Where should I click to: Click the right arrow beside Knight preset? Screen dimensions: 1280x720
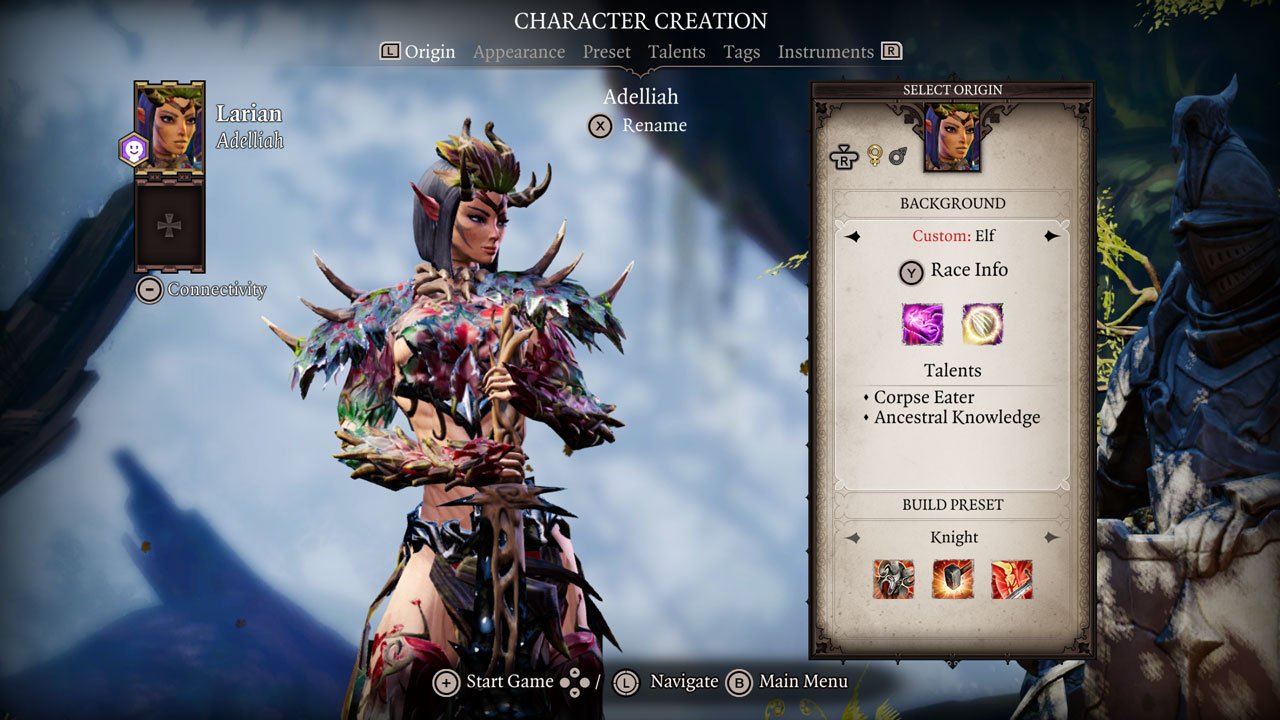coord(1053,537)
